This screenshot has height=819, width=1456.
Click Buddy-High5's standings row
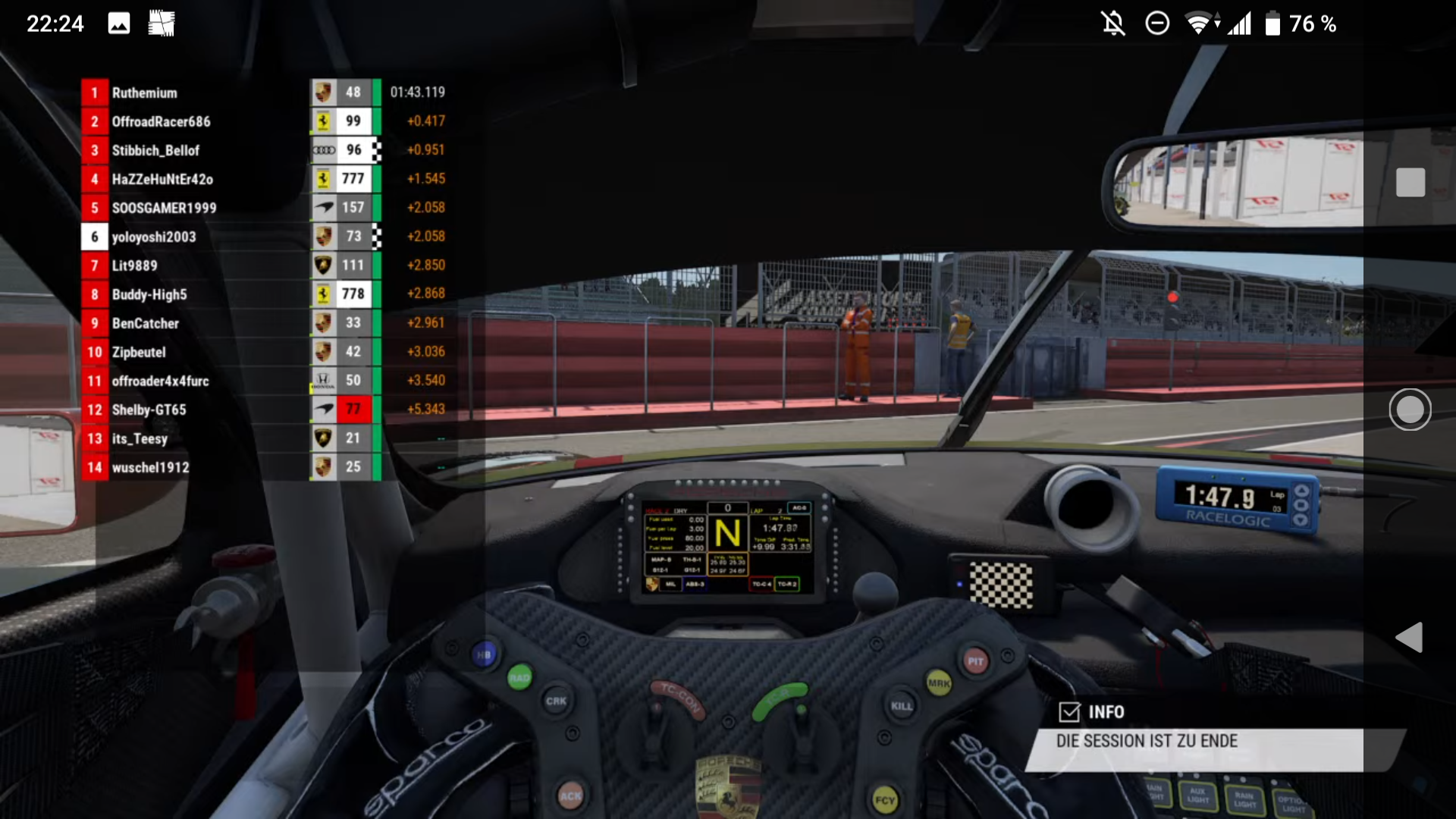click(x=149, y=294)
